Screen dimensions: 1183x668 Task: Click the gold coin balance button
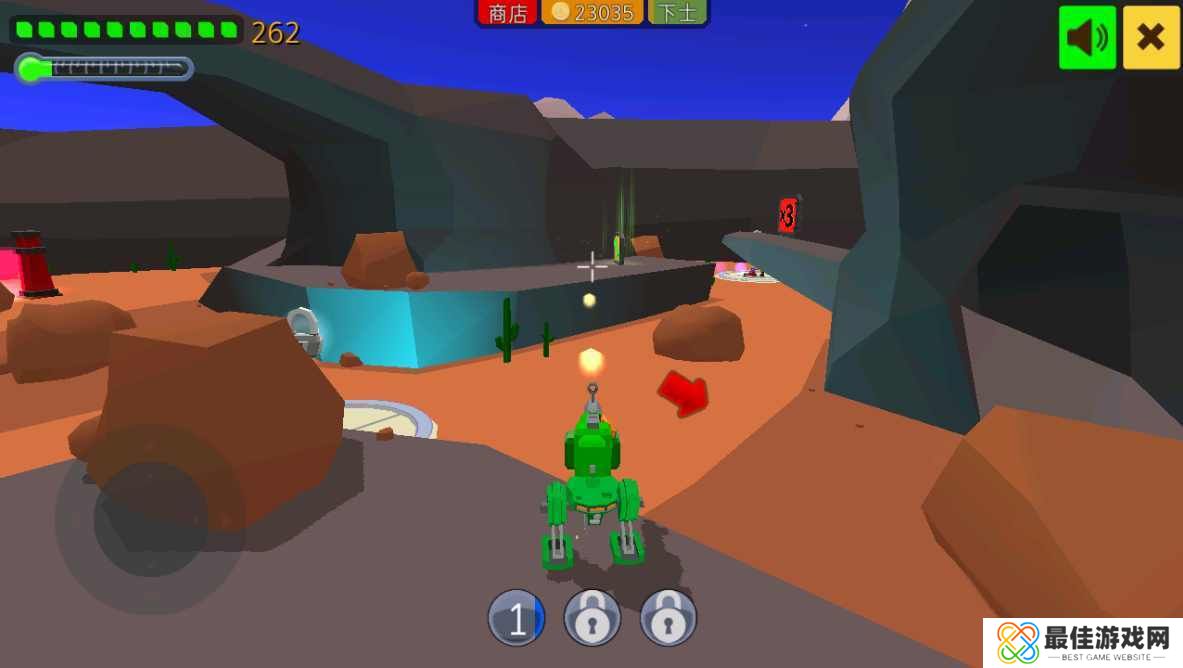tap(593, 13)
